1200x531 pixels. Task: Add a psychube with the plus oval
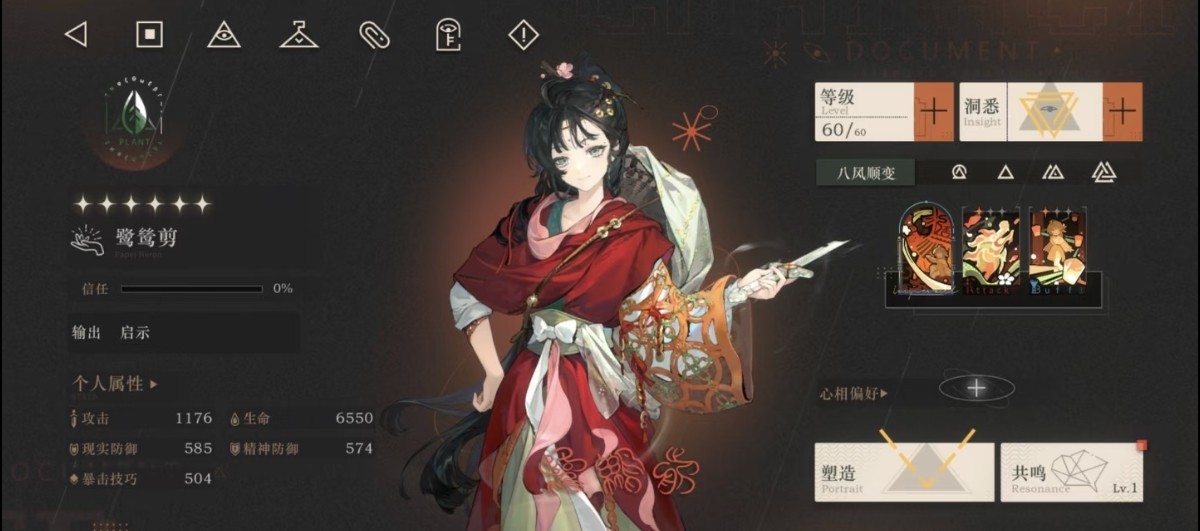pos(977,388)
